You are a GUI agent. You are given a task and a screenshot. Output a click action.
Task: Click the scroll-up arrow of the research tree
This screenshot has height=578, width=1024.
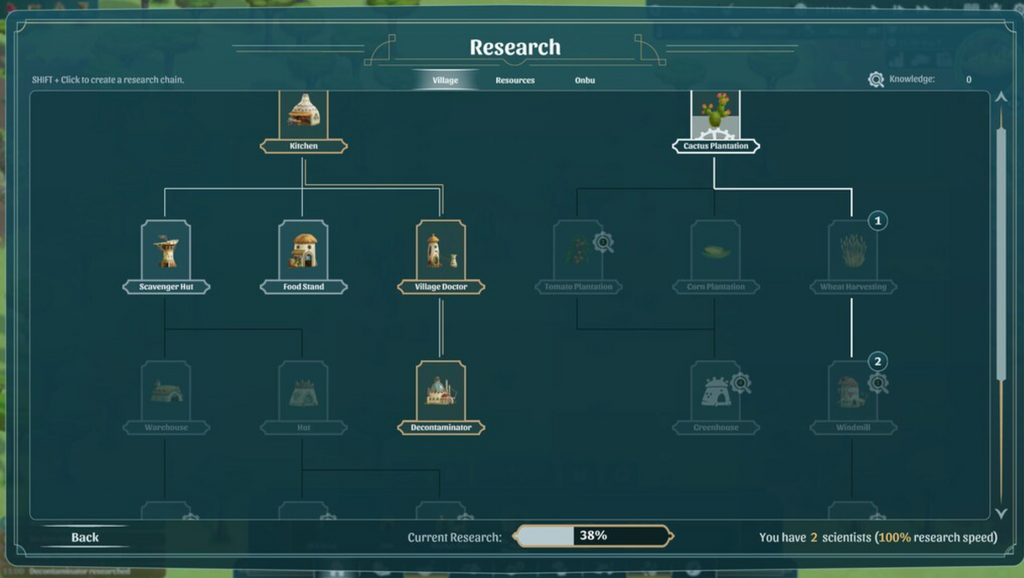tap(1001, 99)
